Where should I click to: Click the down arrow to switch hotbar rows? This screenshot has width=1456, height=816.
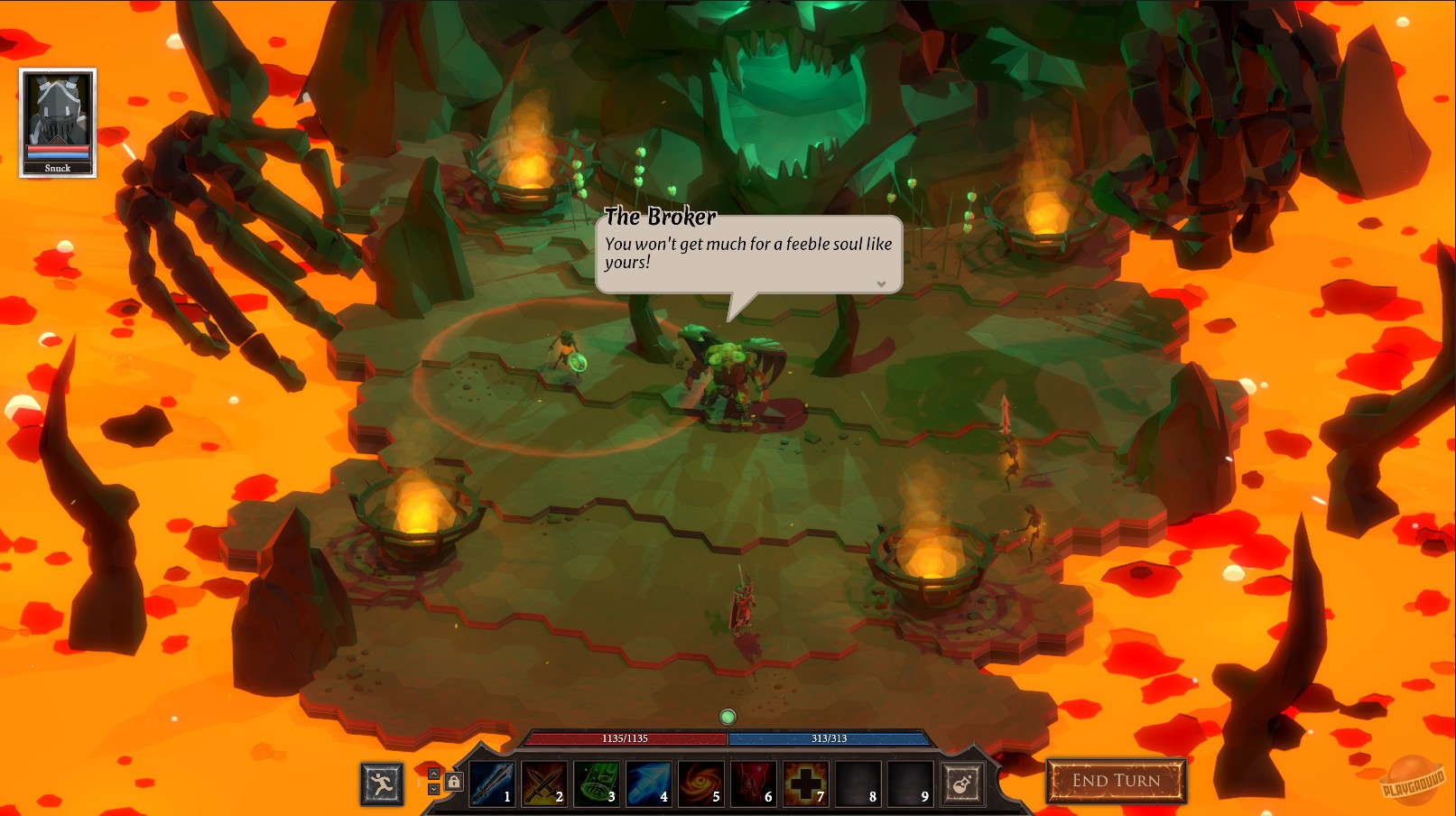[x=431, y=789]
